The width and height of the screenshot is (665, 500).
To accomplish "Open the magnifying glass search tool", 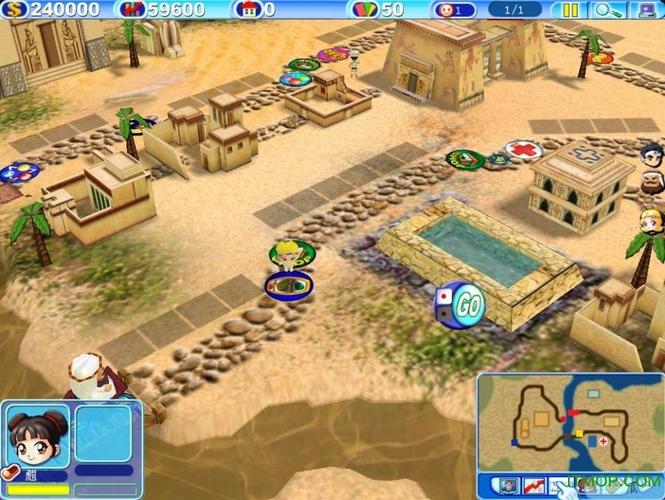I will point(605,11).
